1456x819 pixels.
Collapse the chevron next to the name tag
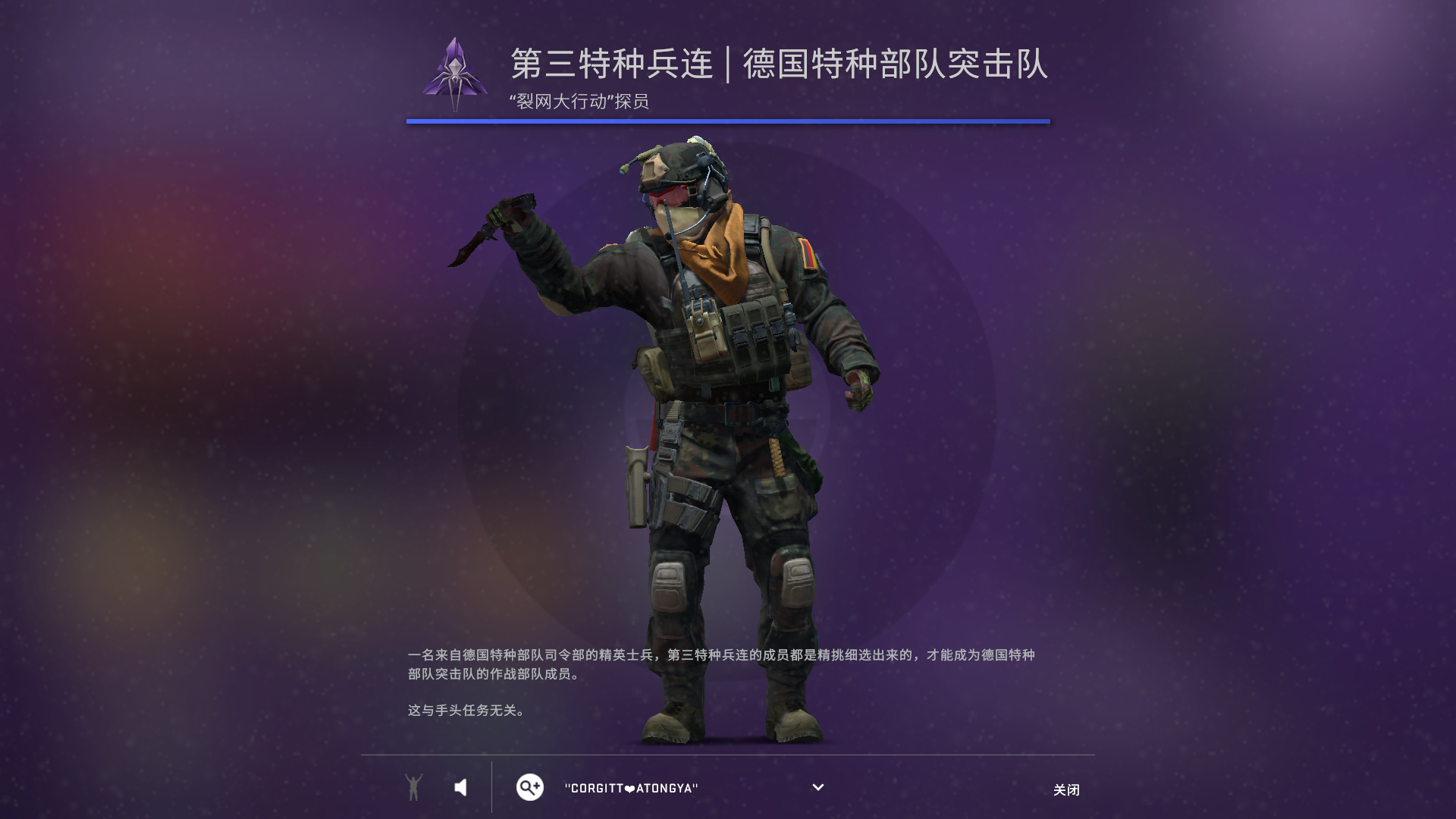[x=817, y=788]
